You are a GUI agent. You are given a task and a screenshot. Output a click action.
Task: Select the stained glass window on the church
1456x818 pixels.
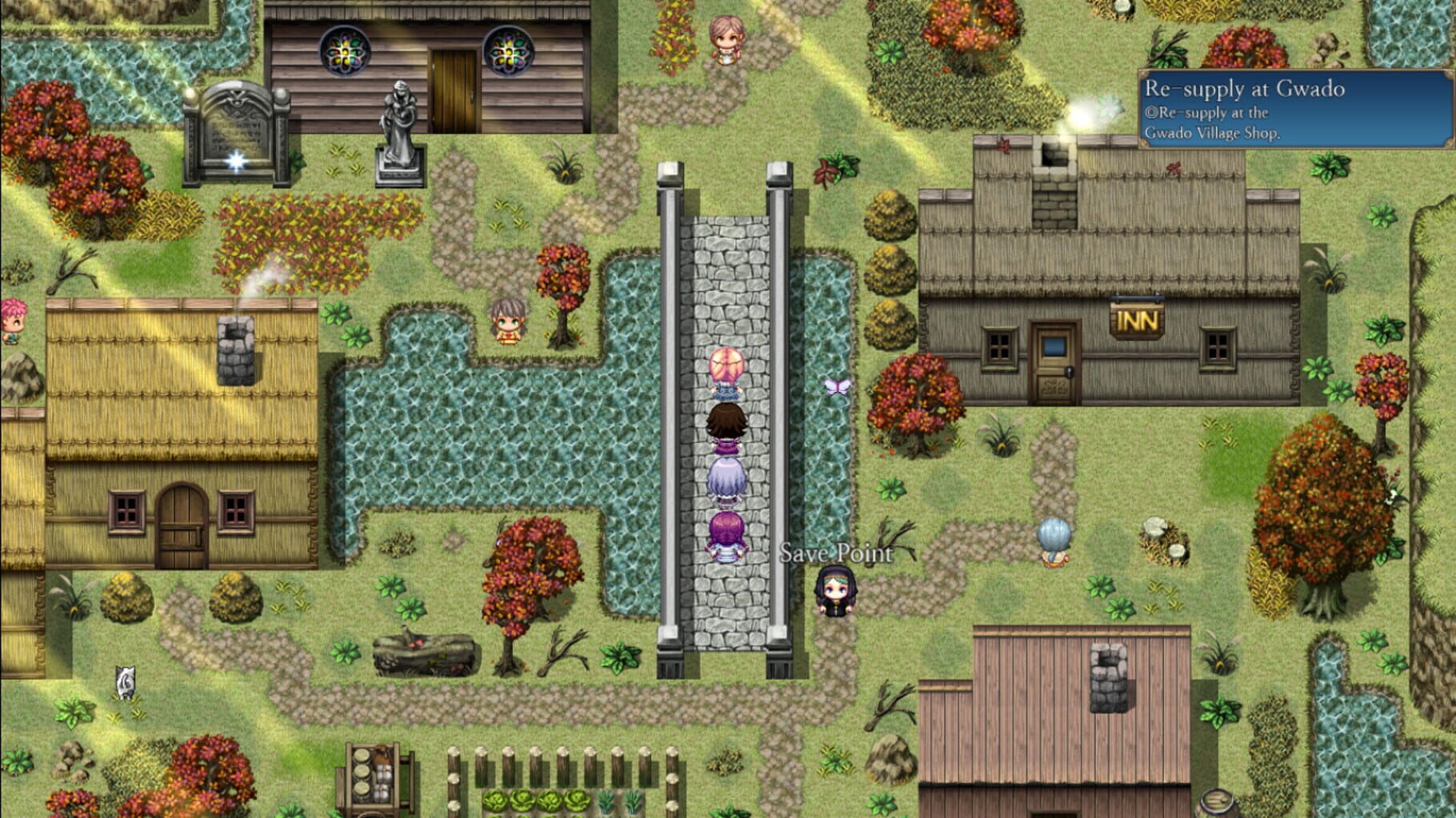345,51
